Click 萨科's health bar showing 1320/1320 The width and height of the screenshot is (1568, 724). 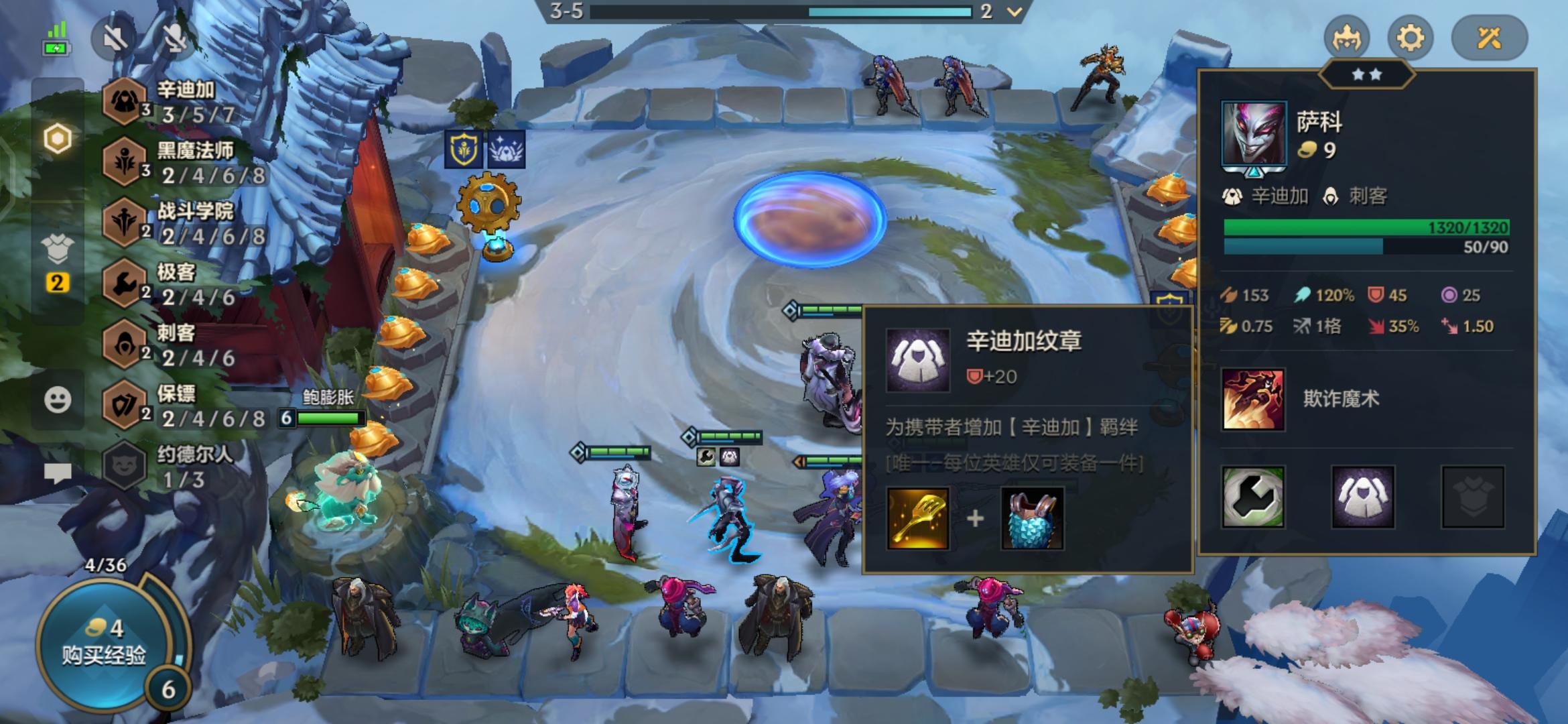pos(1367,228)
